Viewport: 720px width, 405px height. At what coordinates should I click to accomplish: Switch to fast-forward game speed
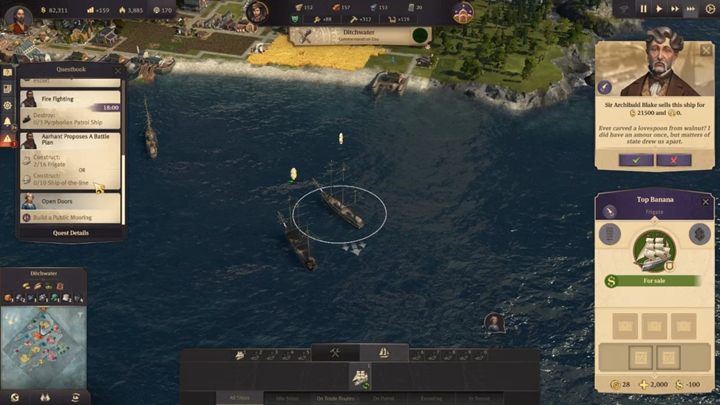coord(675,9)
